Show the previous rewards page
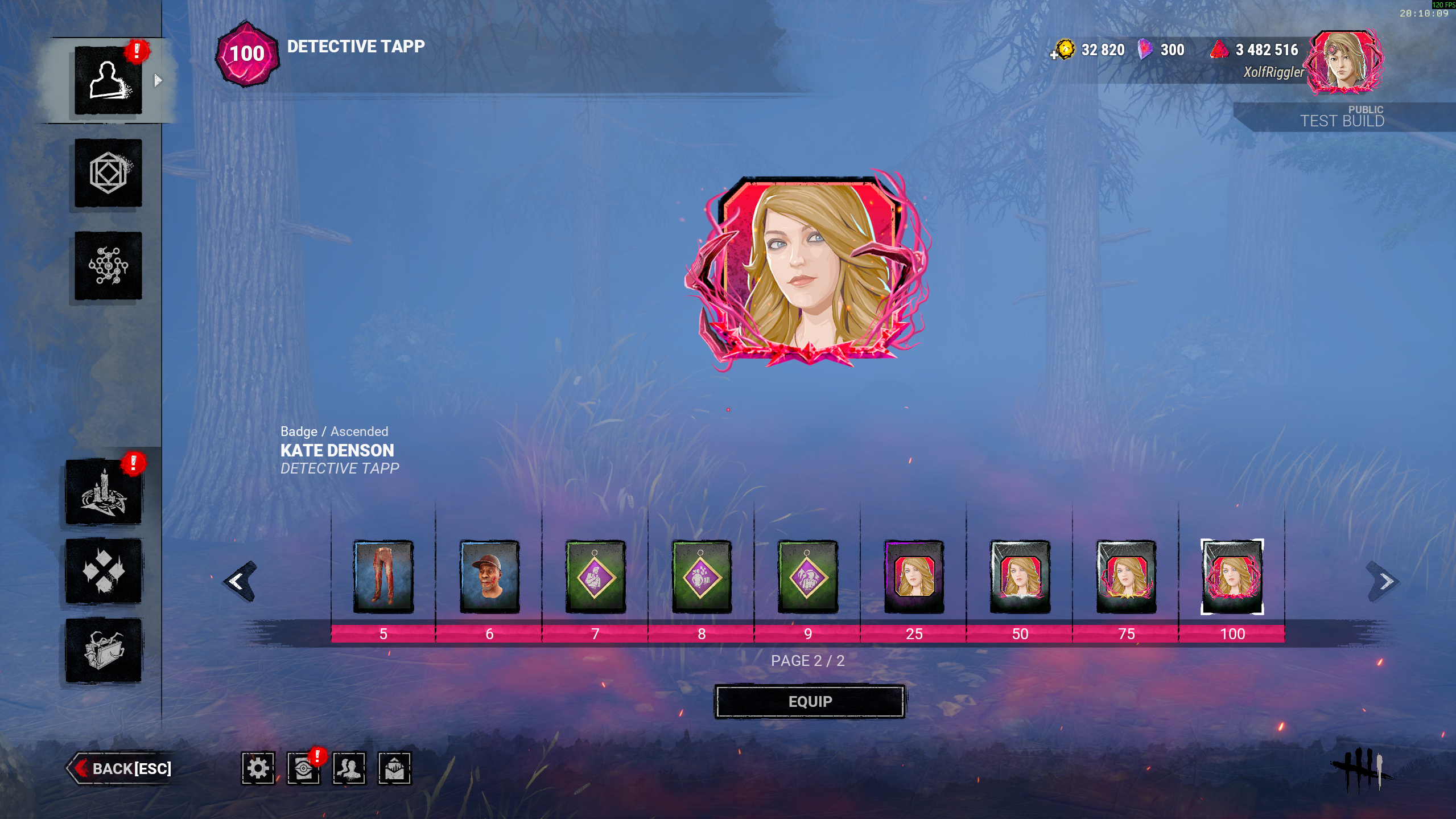The image size is (1456, 819). (x=240, y=581)
